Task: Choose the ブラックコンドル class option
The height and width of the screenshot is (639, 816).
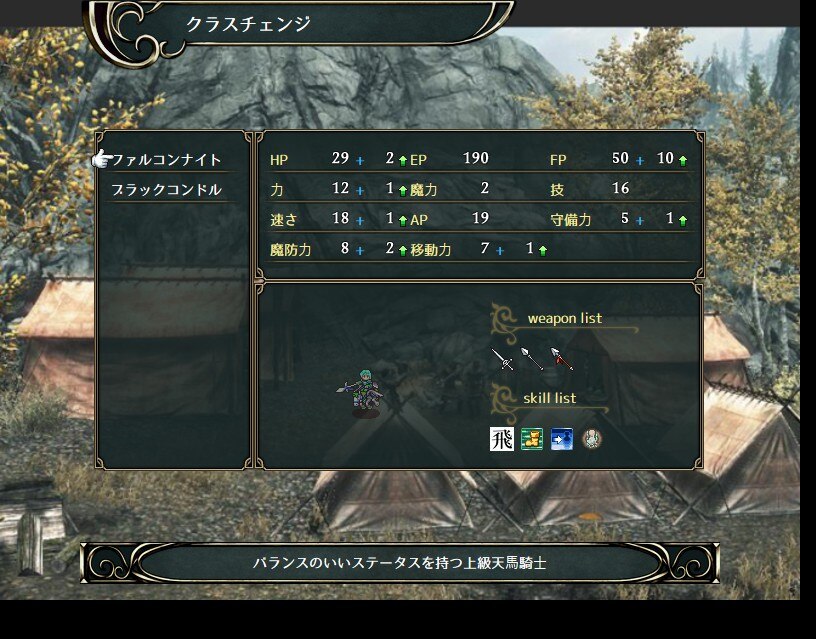Action: coord(167,190)
